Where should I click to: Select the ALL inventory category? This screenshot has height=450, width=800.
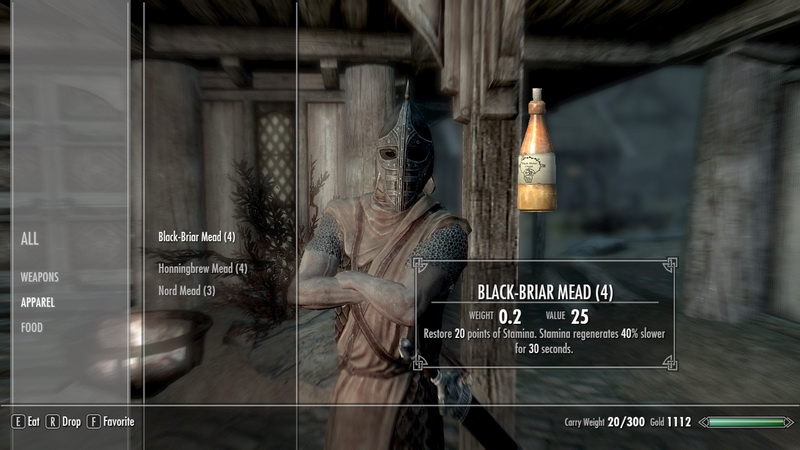(30, 239)
